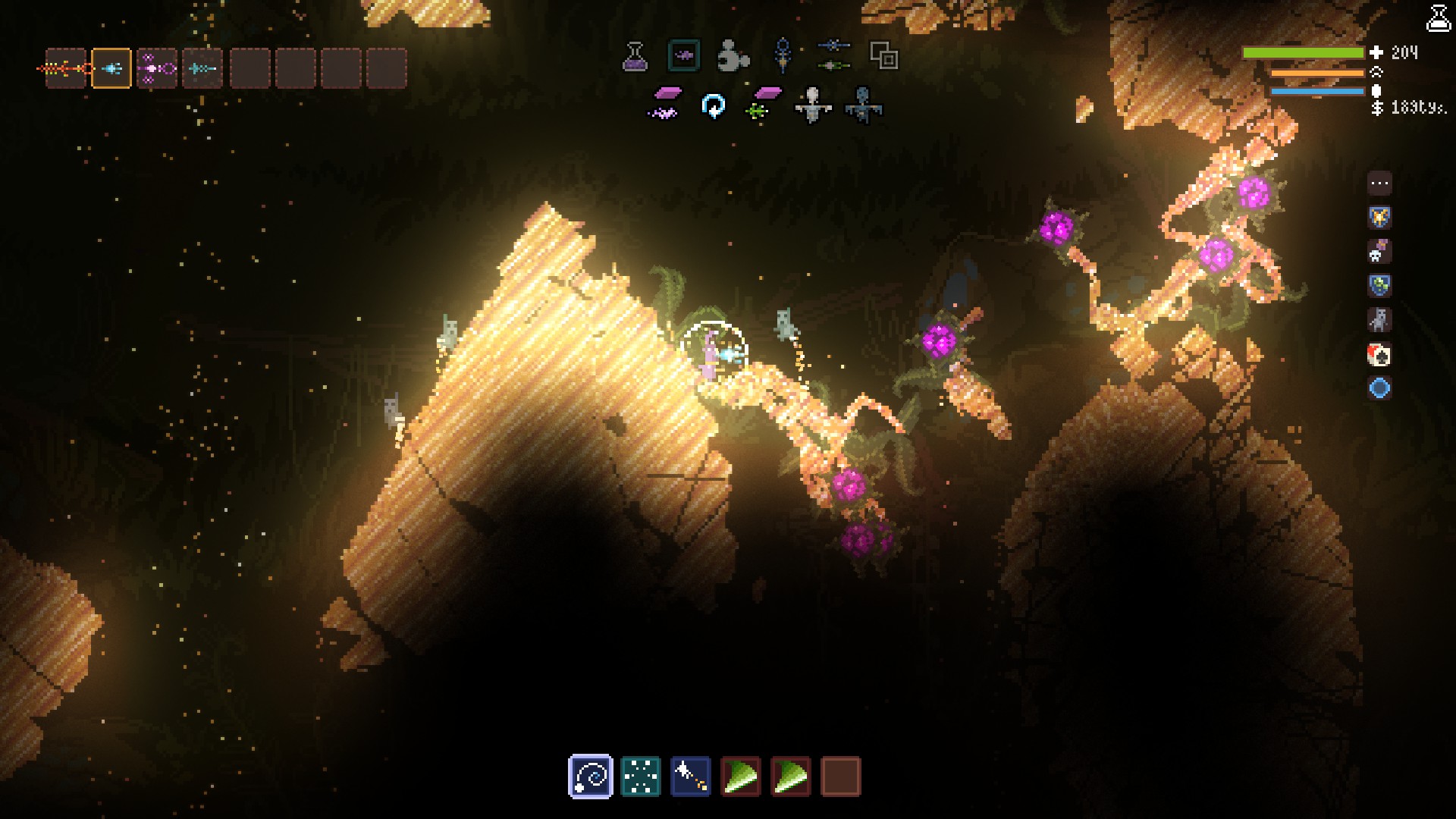Screen dimensions: 1456x819
Task: Toggle the overlapping squares icon
Action: point(883,56)
